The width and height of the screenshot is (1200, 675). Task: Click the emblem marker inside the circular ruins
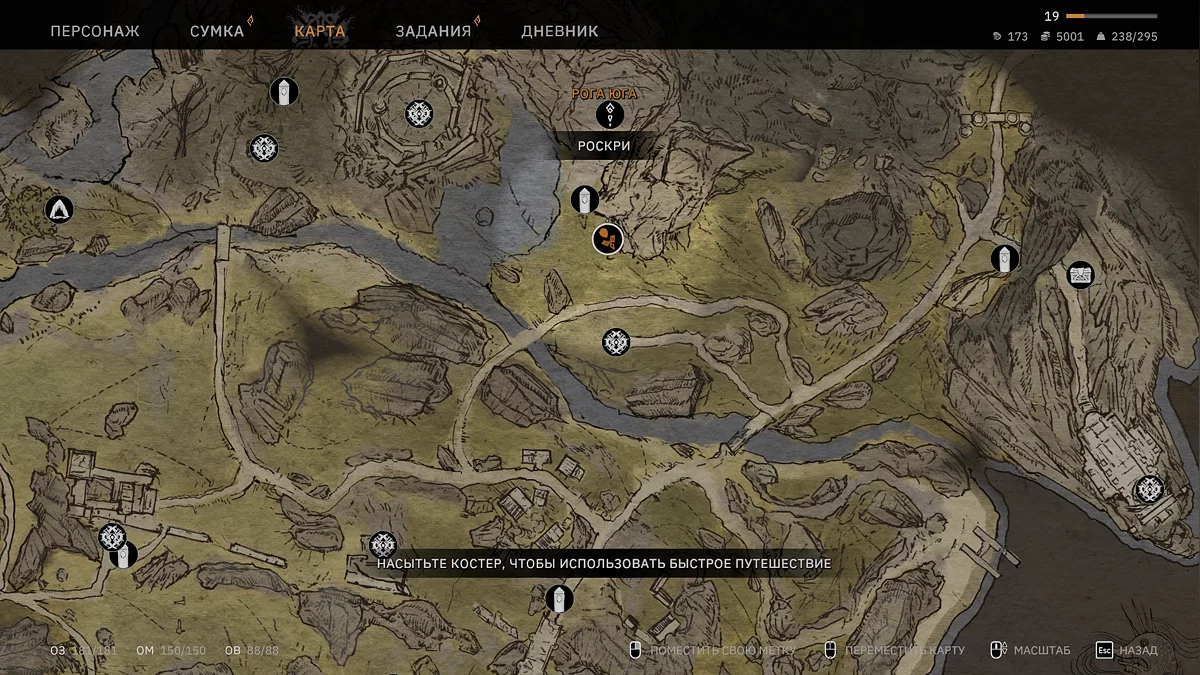pyautogui.click(x=419, y=114)
